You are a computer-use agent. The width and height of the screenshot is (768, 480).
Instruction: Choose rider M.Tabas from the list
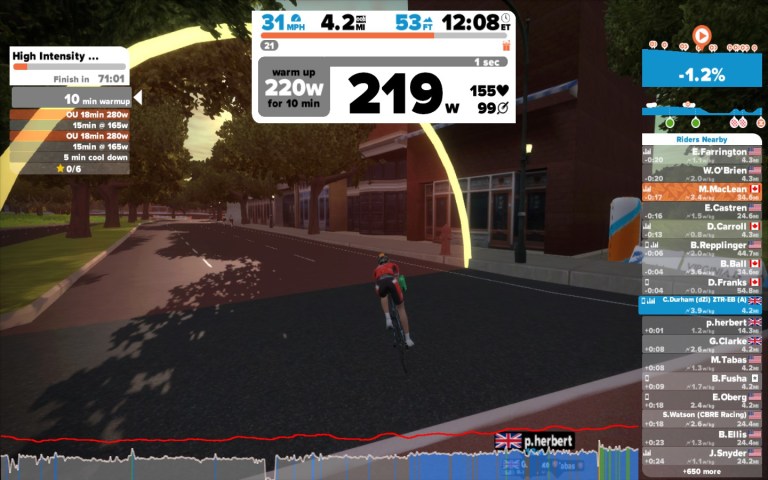click(x=703, y=362)
